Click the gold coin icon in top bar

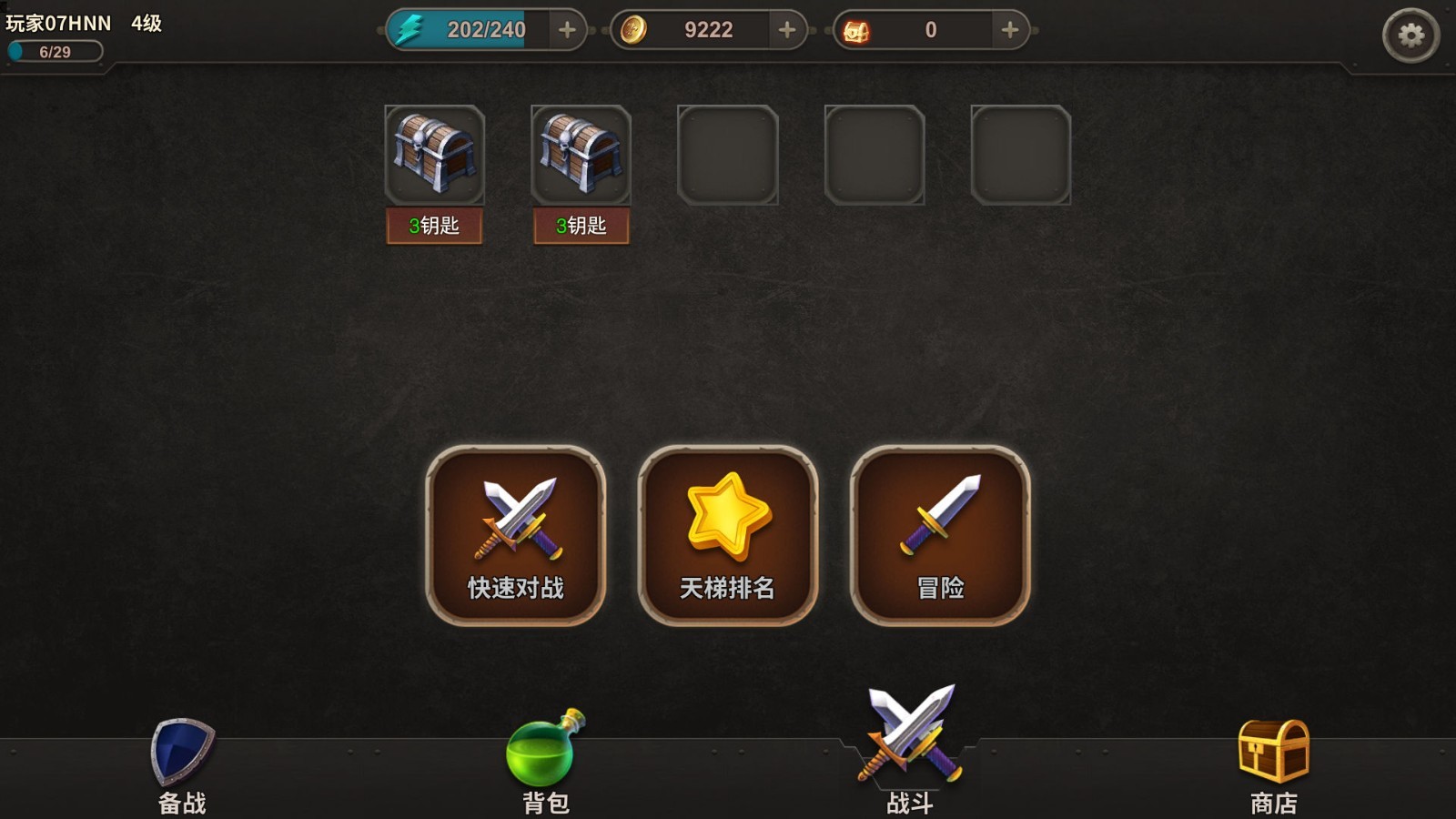(x=637, y=28)
